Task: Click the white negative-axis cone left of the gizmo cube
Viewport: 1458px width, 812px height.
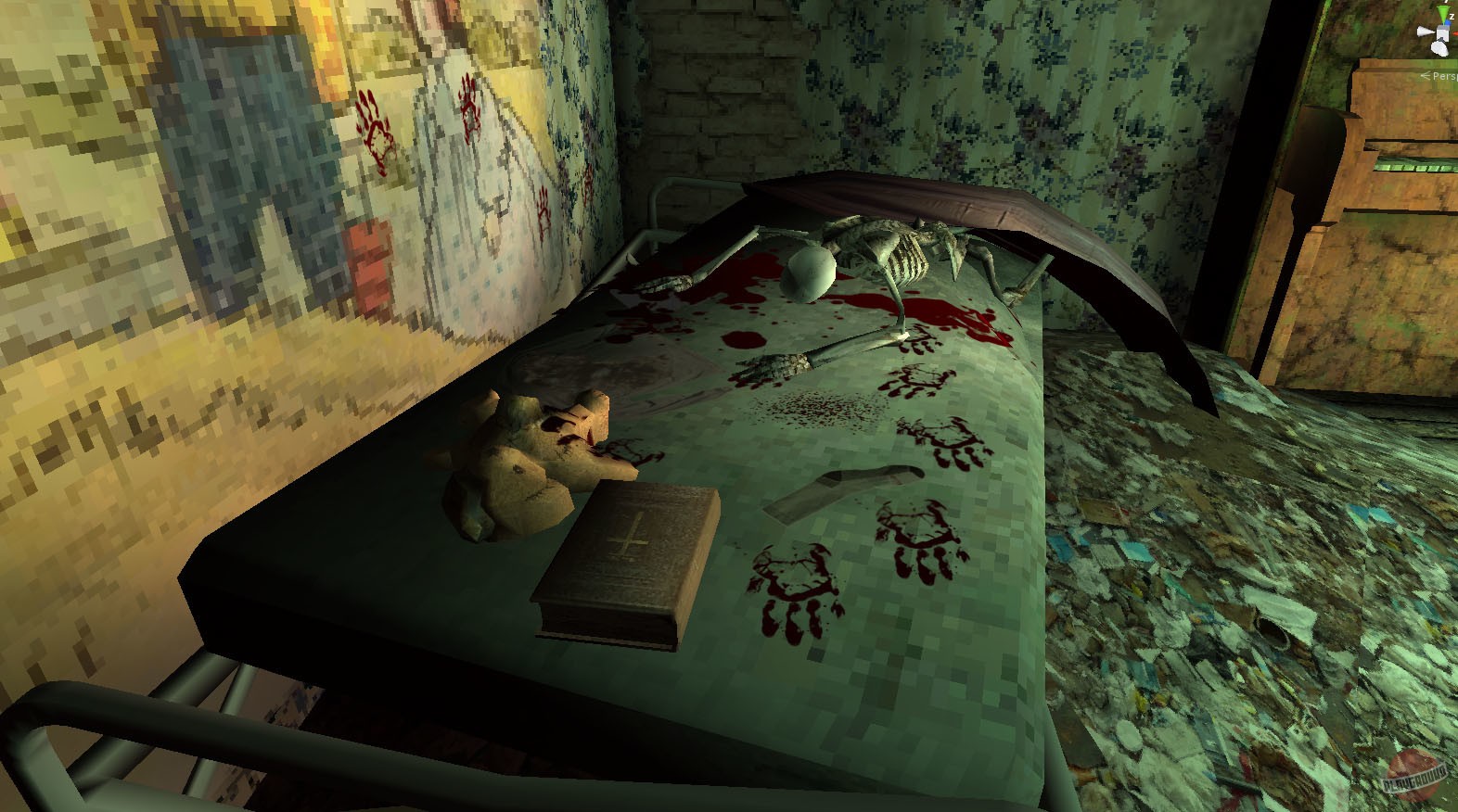Action: pyautogui.click(x=1426, y=31)
